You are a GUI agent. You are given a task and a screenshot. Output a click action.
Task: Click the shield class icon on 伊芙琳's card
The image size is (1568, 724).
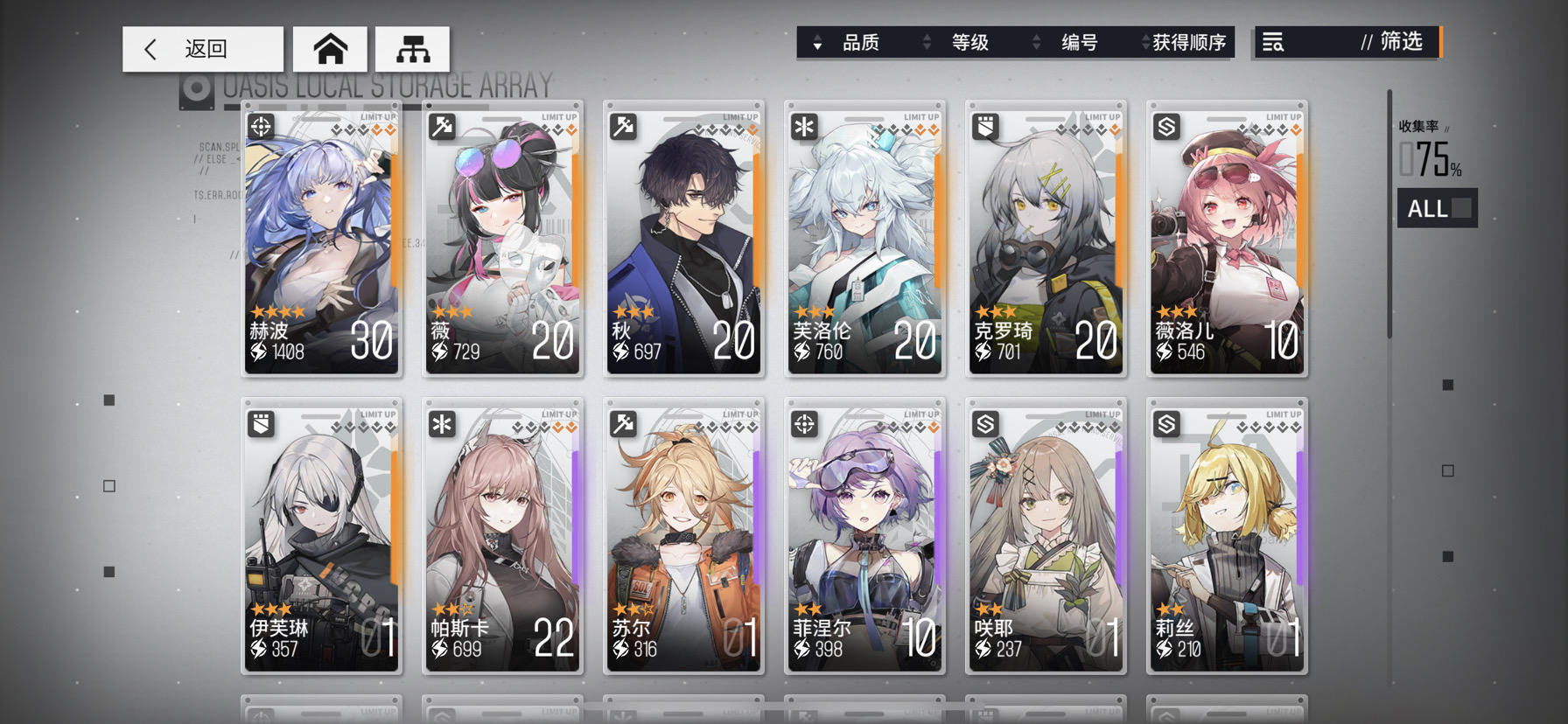[x=260, y=422]
